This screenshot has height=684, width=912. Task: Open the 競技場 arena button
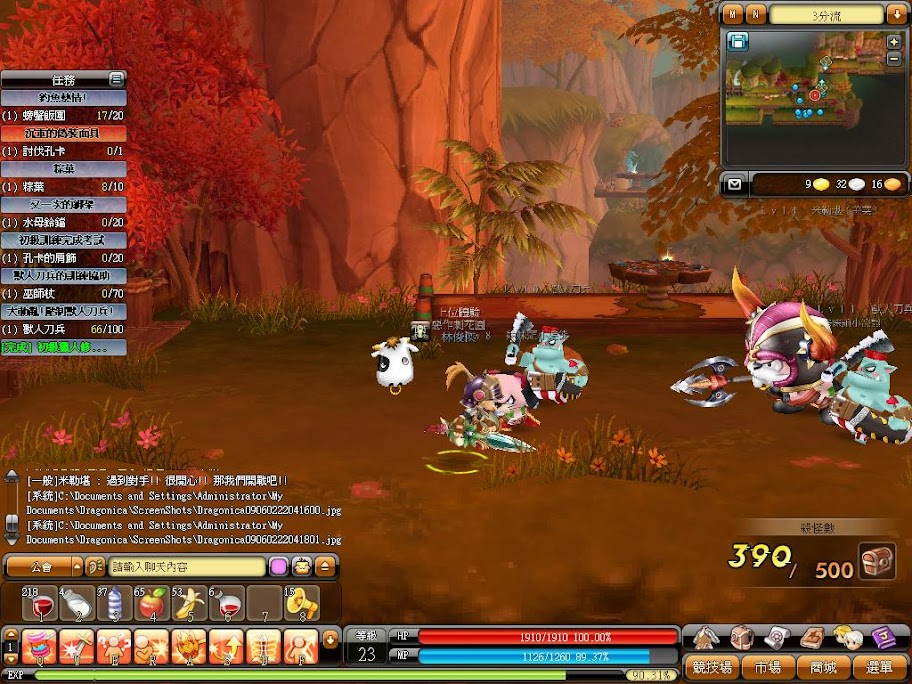click(x=713, y=667)
